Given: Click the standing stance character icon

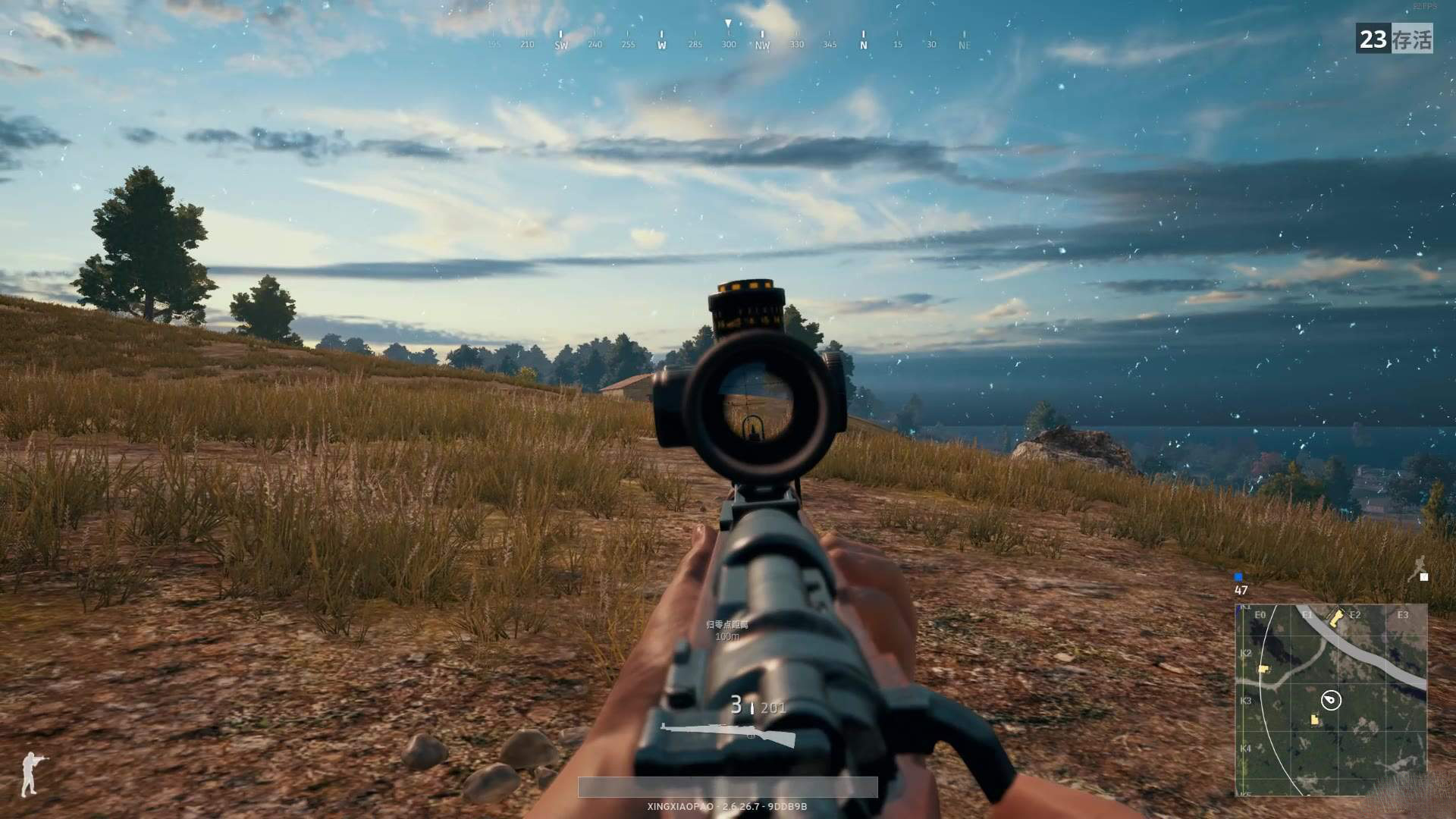Looking at the screenshot, I should [x=30, y=773].
